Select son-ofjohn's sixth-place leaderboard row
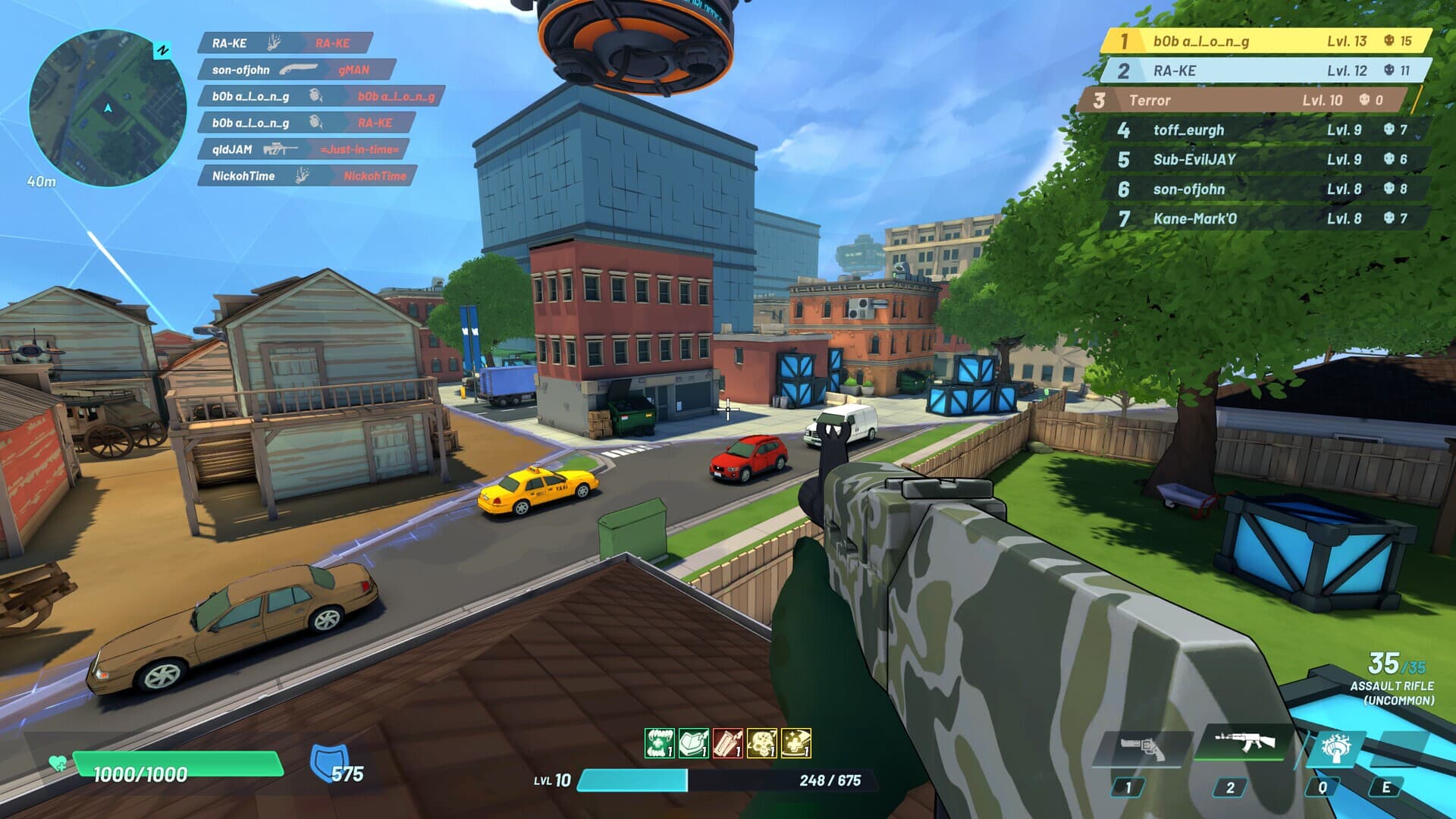Image resolution: width=1456 pixels, height=819 pixels. coord(1265,189)
